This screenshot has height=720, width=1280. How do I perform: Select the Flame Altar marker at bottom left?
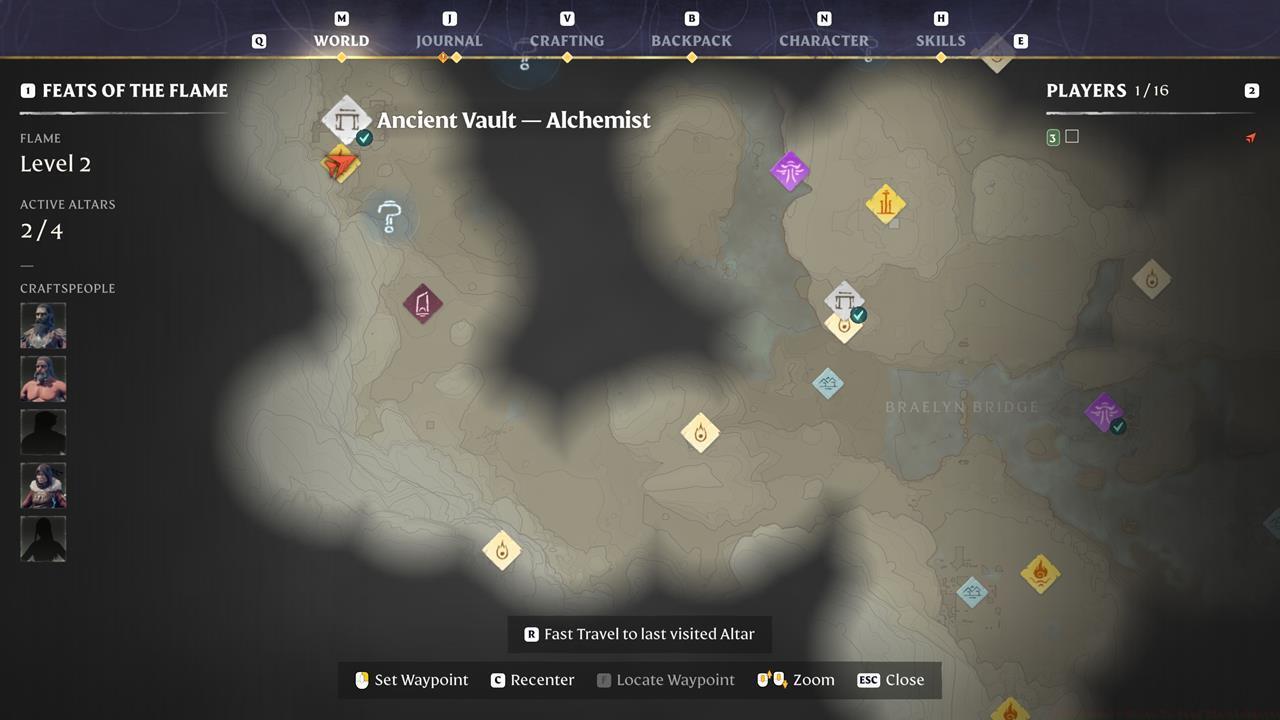[501, 551]
